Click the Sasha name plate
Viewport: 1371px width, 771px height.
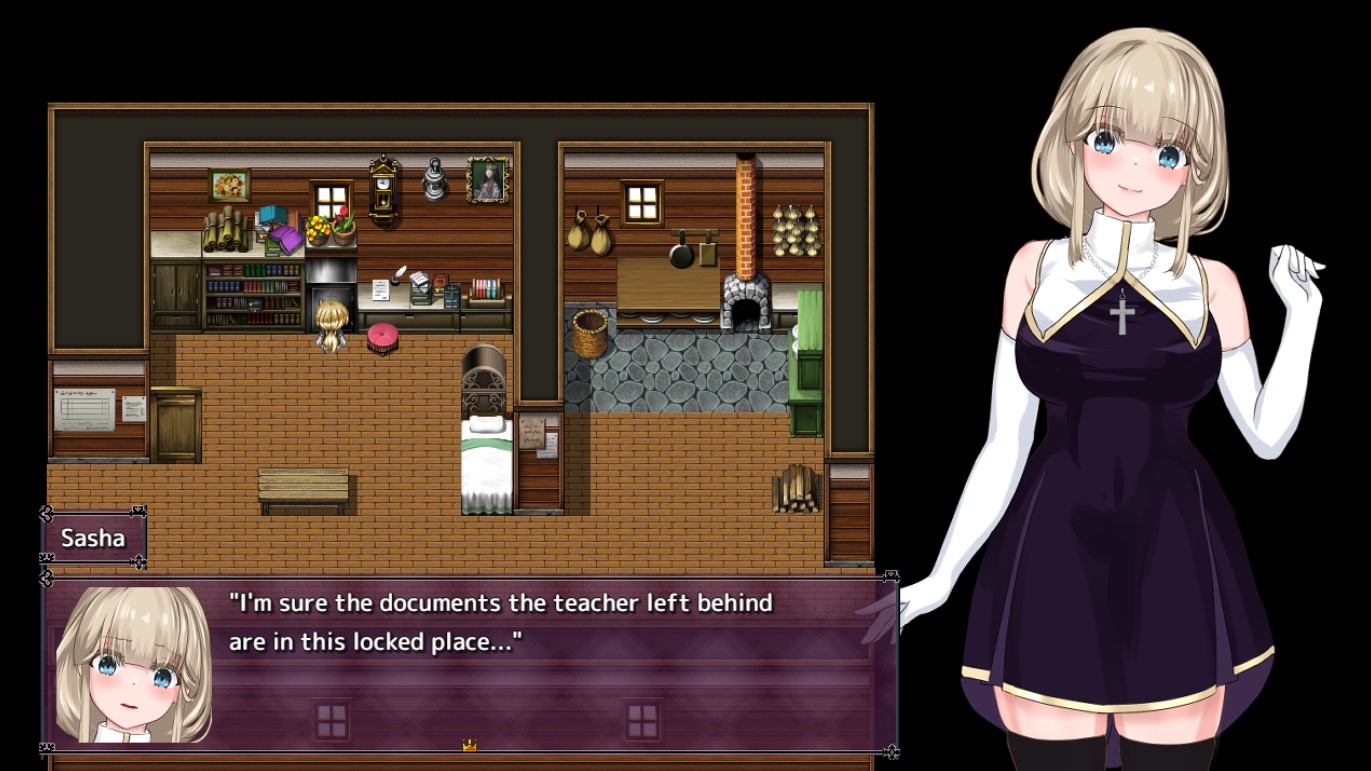(x=94, y=538)
